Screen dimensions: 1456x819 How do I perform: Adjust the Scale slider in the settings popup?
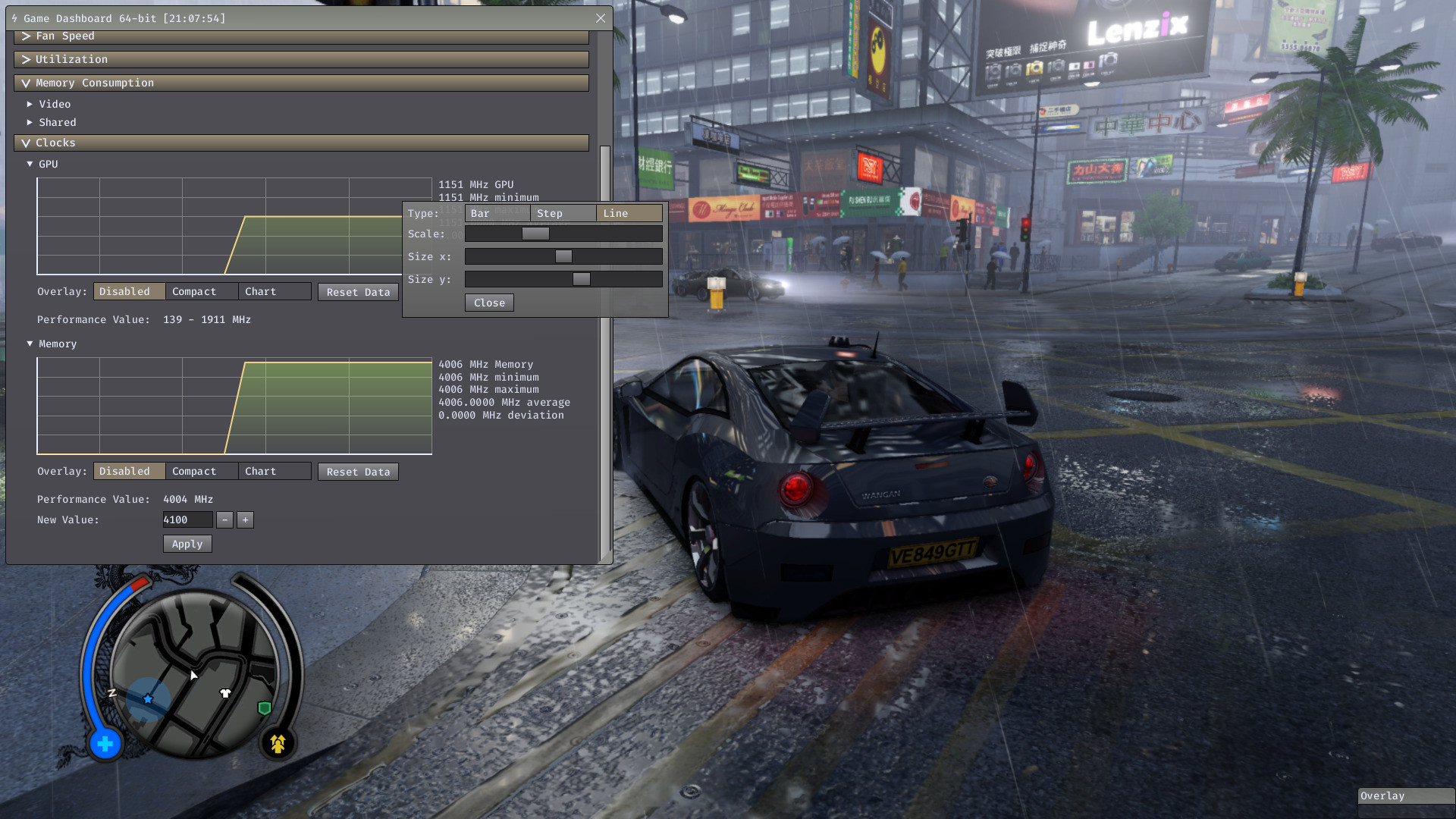tap(535, 234)
